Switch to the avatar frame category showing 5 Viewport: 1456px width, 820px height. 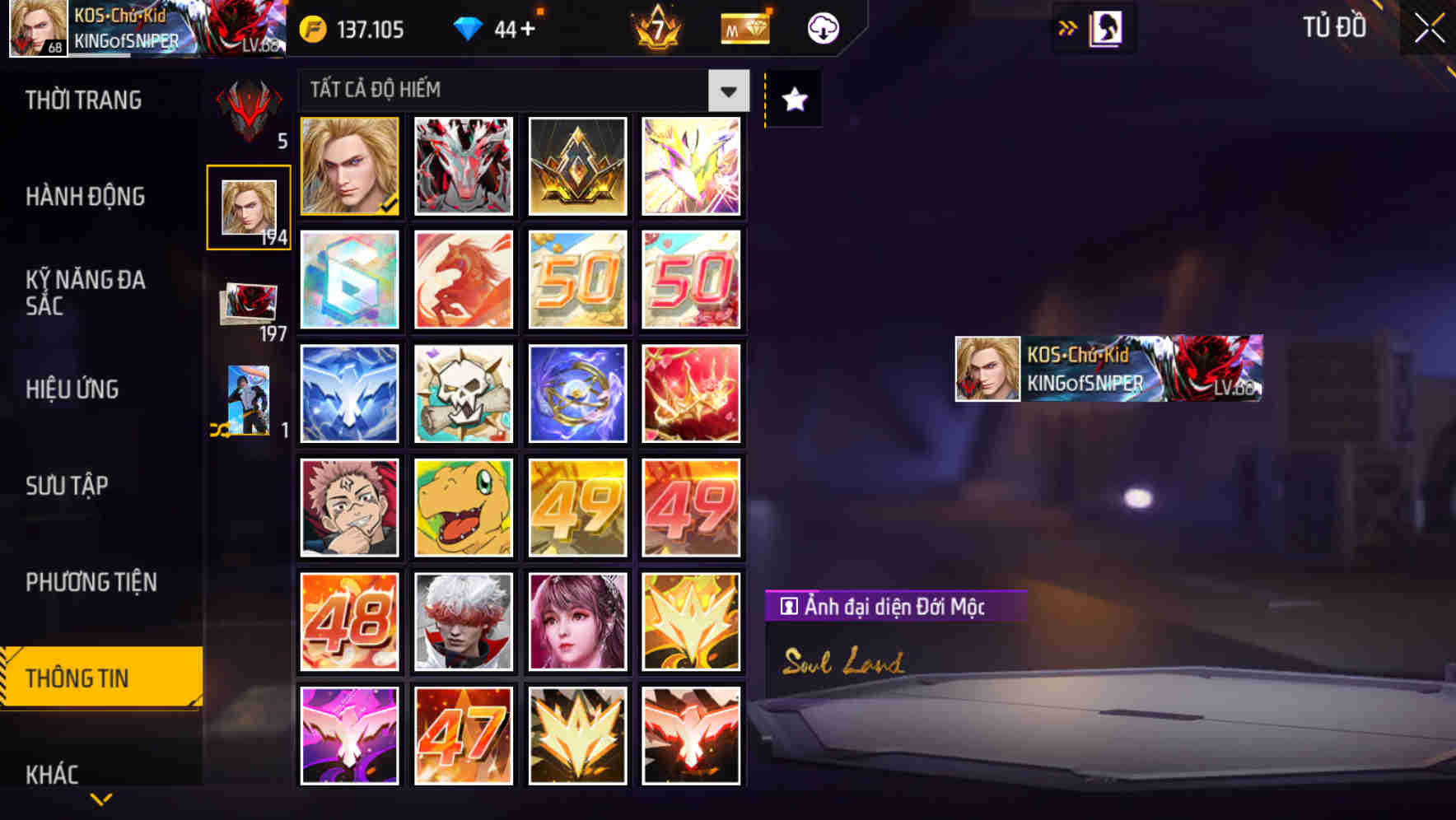pyautogui.click(x=247, y=111)
